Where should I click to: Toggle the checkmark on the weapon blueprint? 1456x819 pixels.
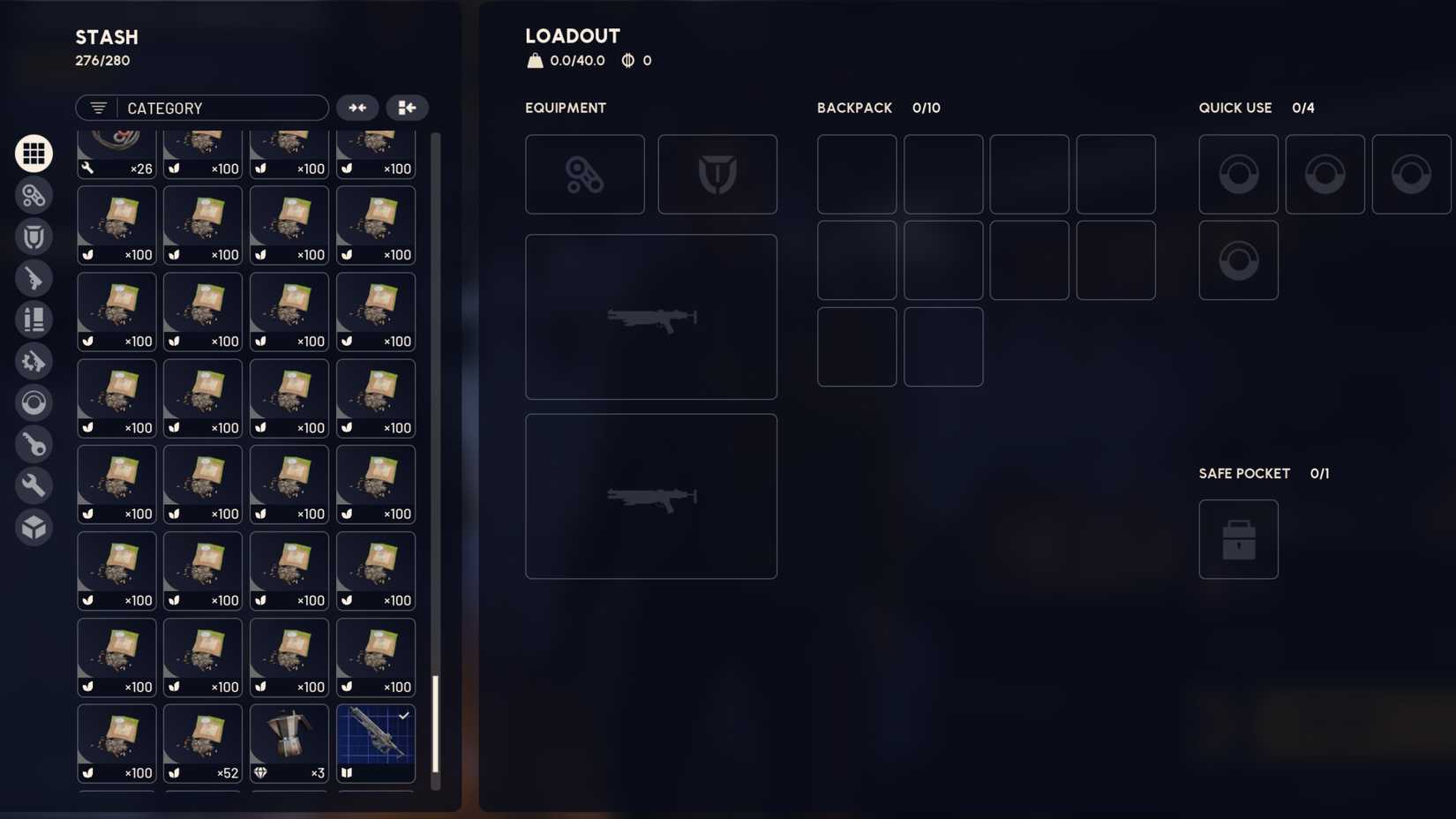[404, 715]
